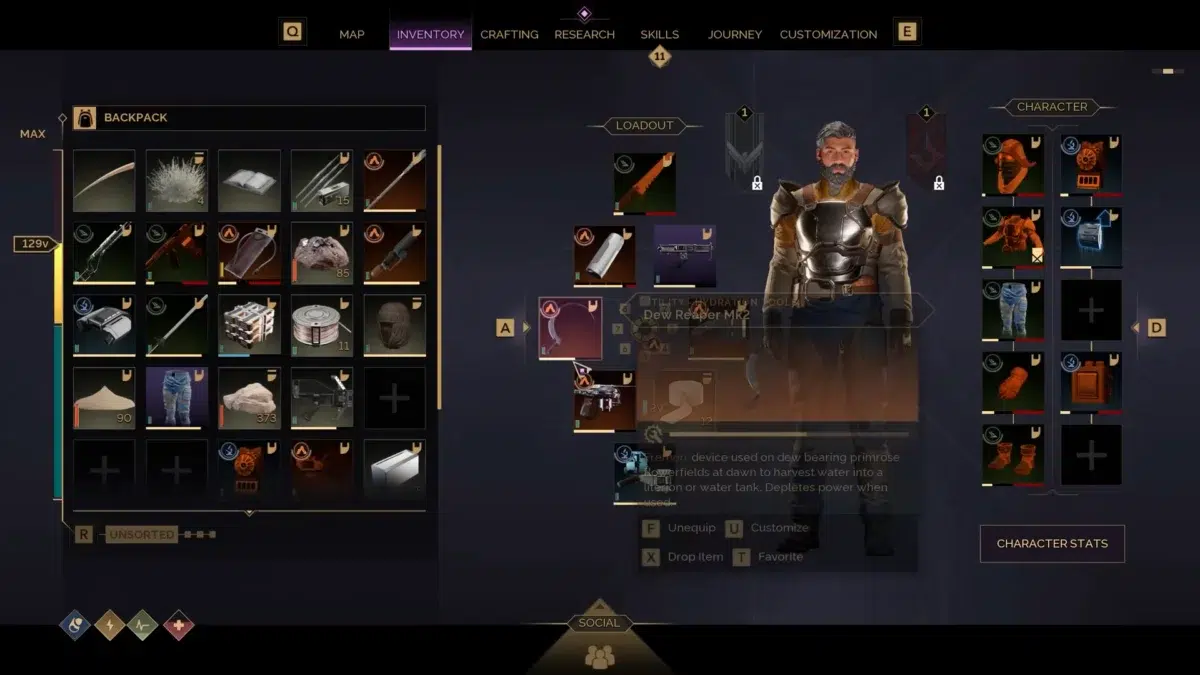Image resolution: width=1200 pixels, height=675 pixels.
Task: Select the brown hood in the backpack
Action: tap(394, 325)
